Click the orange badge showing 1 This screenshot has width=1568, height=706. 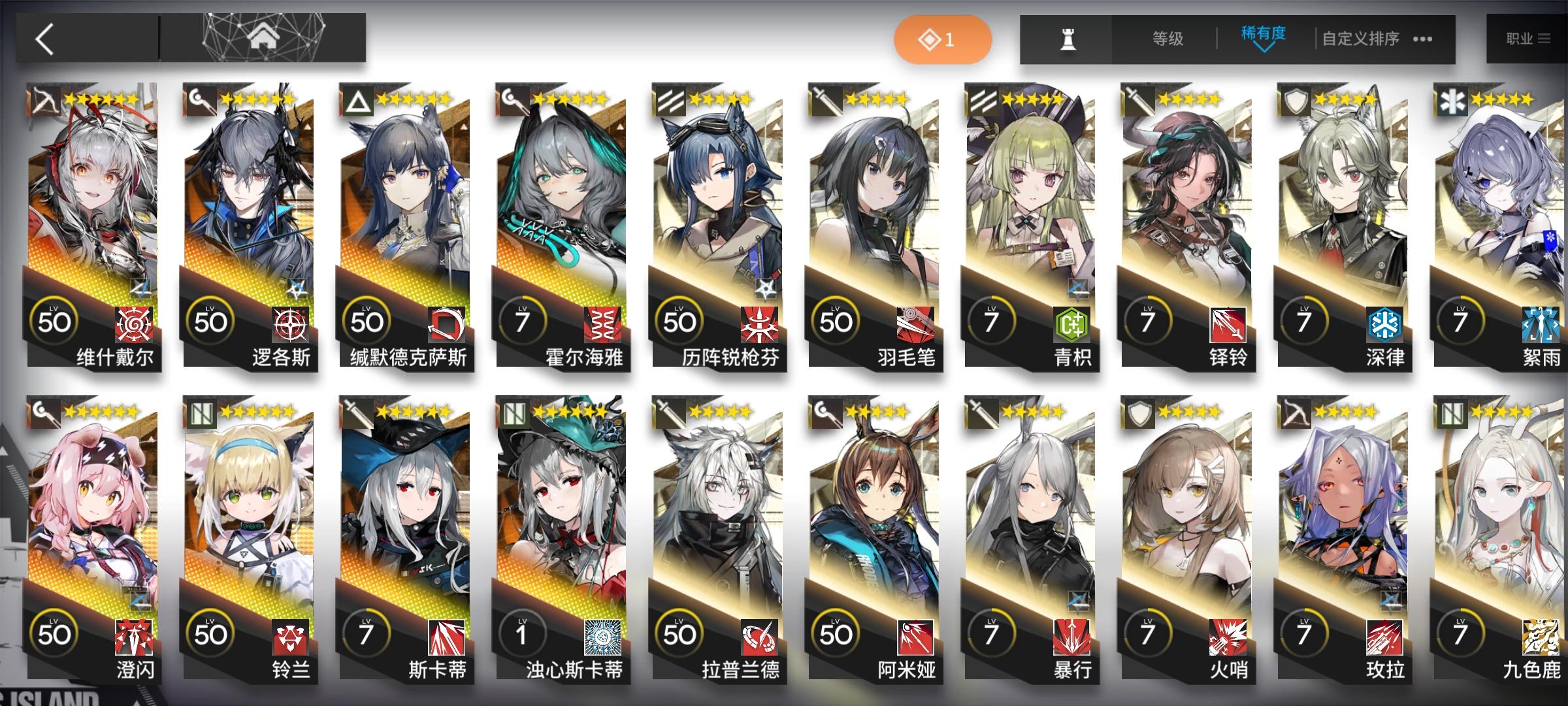pyautogui.click(x=941, y=39)
